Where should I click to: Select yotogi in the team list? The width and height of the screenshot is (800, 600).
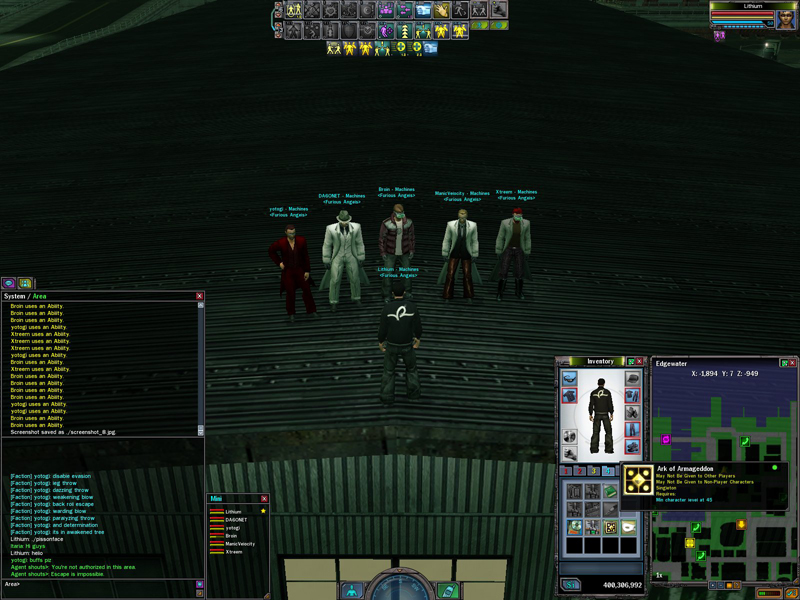click(233, 528)
